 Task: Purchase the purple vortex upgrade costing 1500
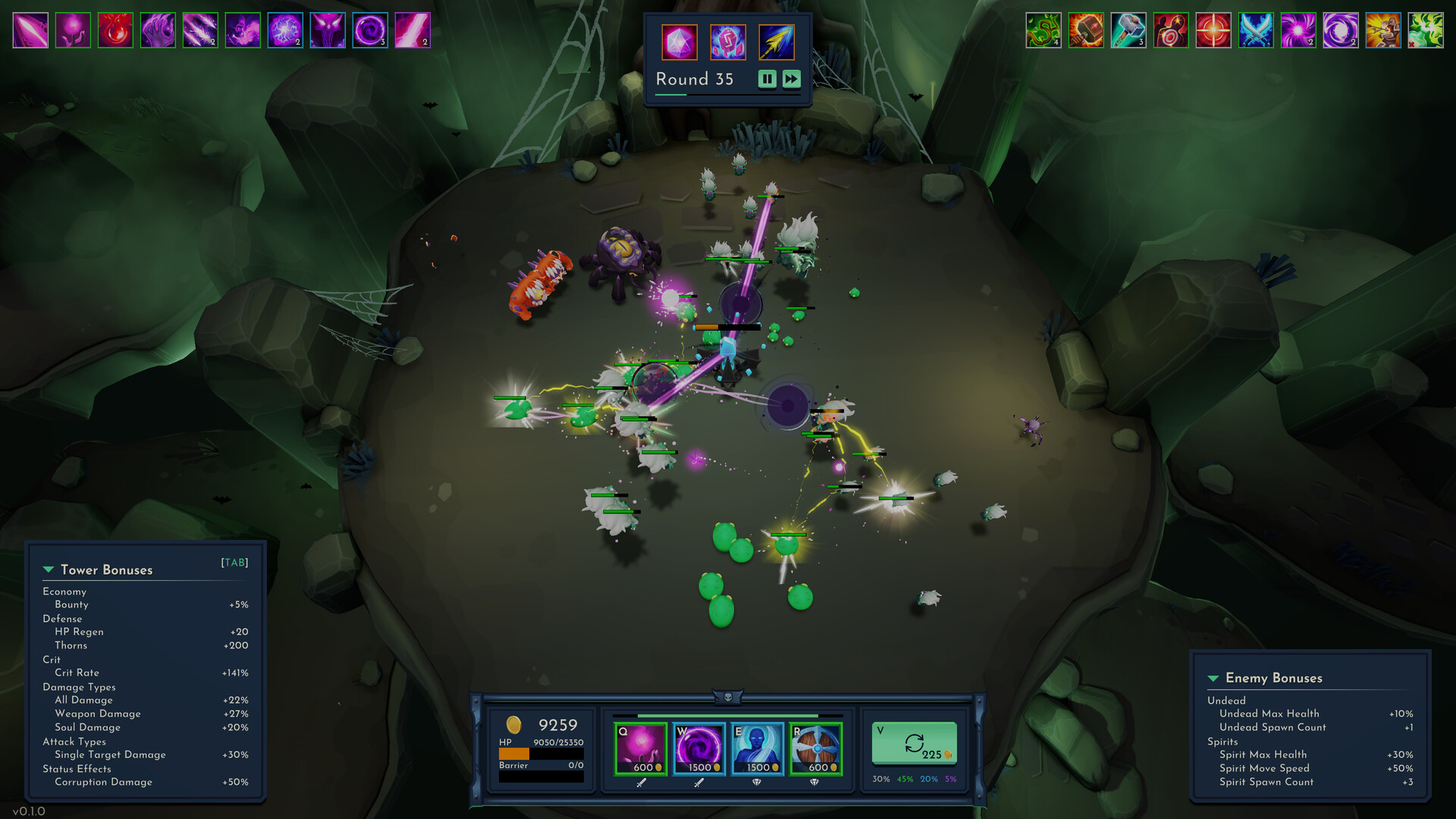point(699,748)
